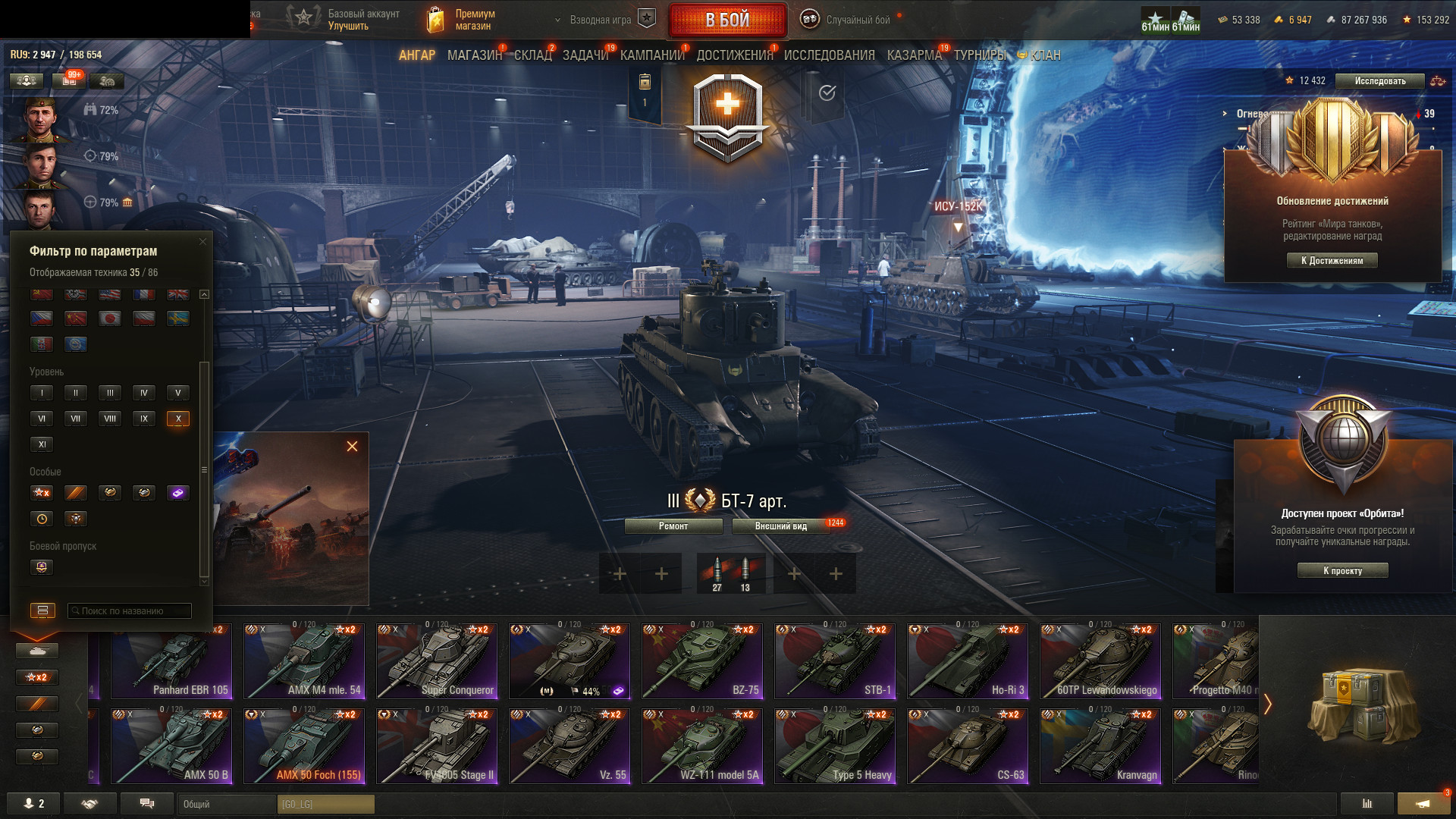This screenshot has width=1456, height=819.
Task: Open the КАЗАРМА tab
Action: [914, 55]
